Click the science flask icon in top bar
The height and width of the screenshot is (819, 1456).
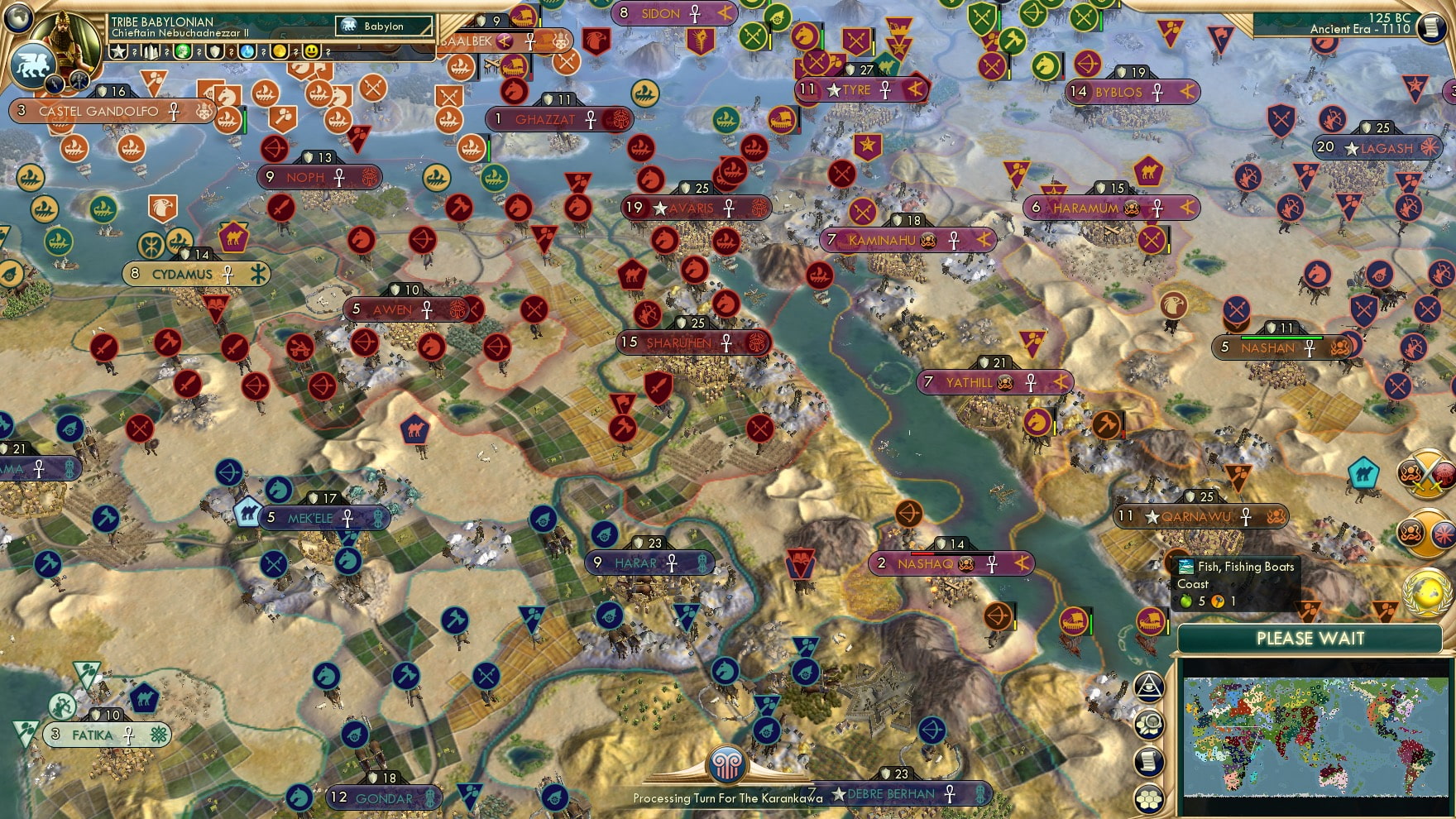(247, 51)
